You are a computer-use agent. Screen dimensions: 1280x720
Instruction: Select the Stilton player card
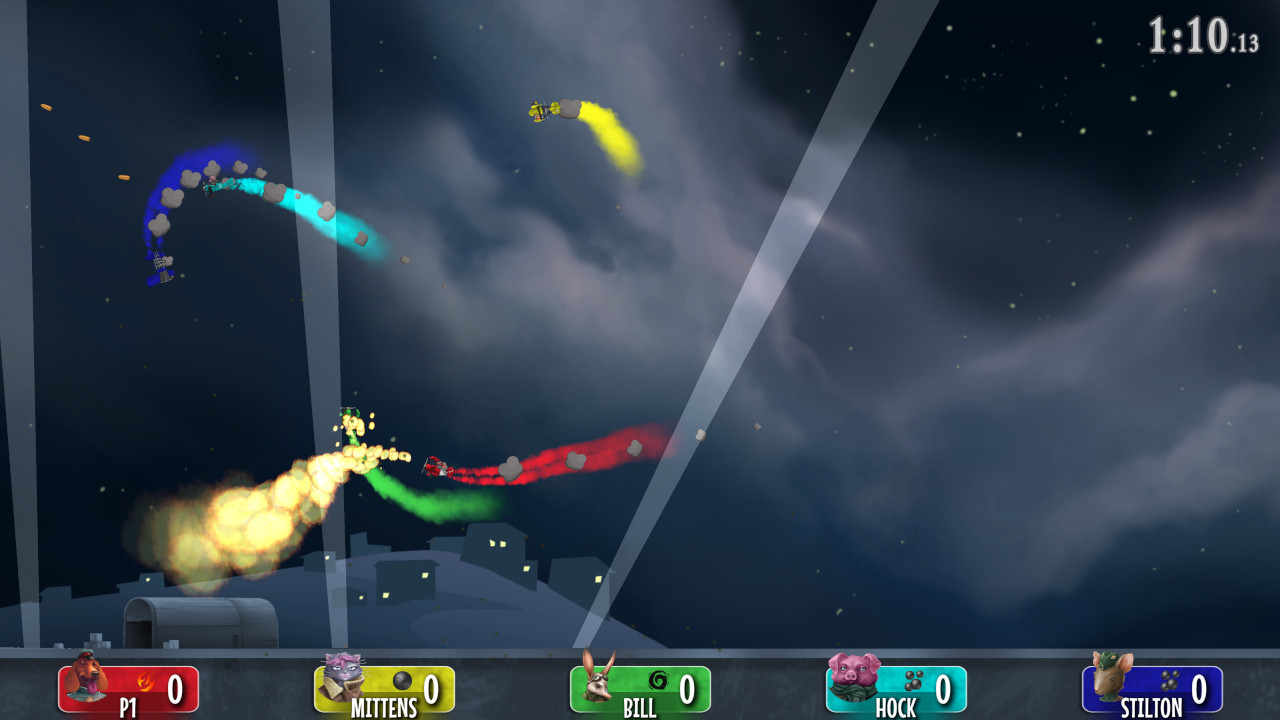click(x=1150, y=690)
